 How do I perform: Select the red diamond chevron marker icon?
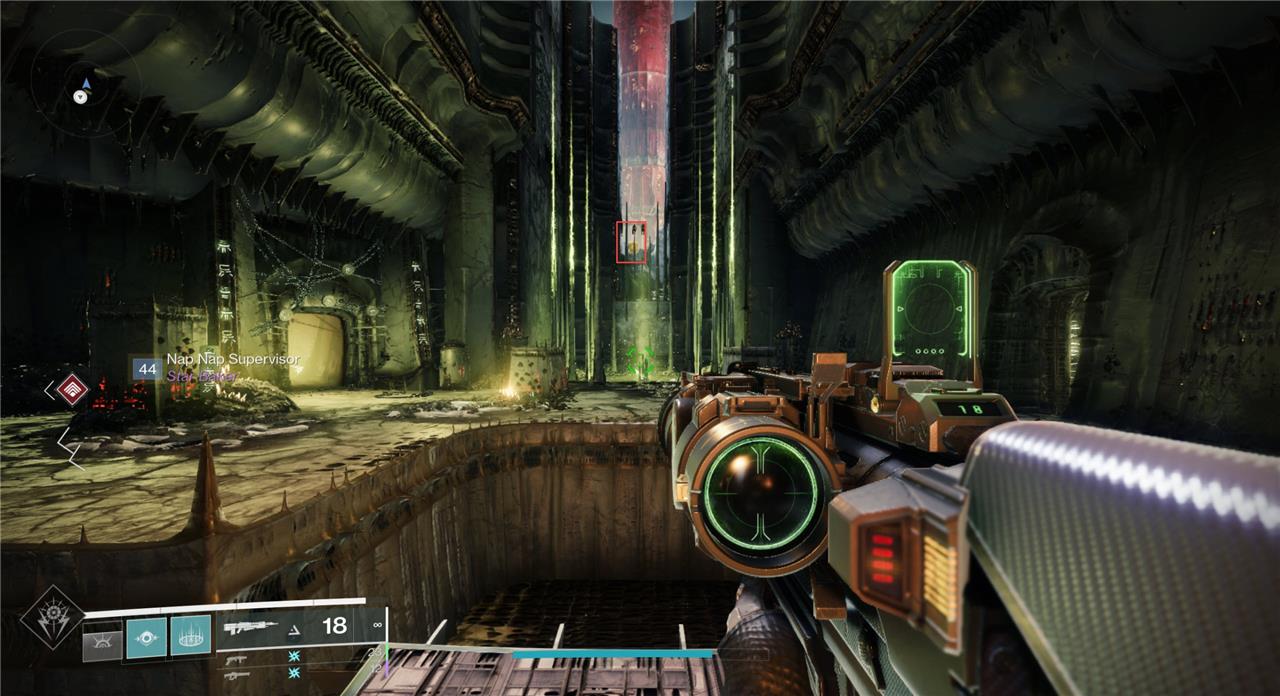(x=72, y=390)
